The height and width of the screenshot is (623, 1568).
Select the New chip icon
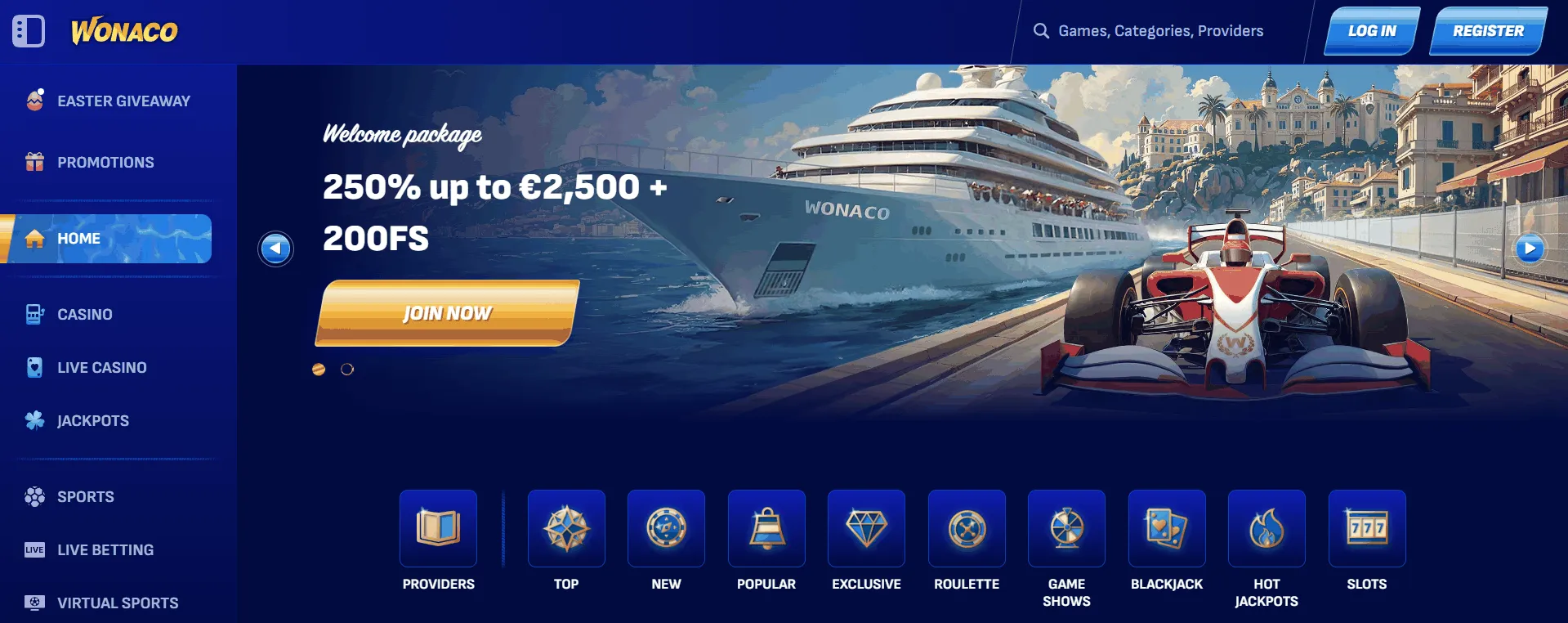tap(666, 528)
